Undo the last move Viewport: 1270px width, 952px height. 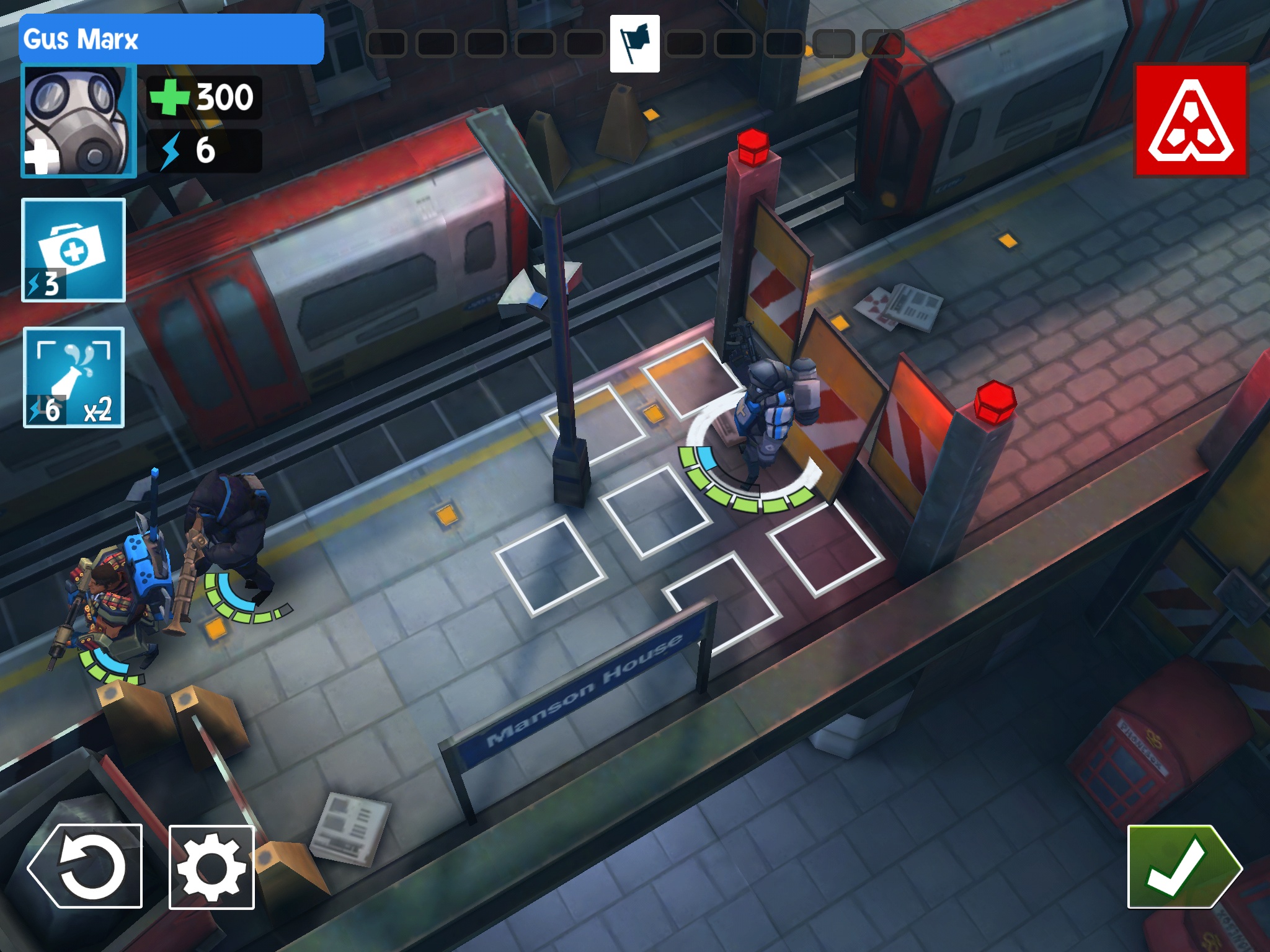coord(86,866)
